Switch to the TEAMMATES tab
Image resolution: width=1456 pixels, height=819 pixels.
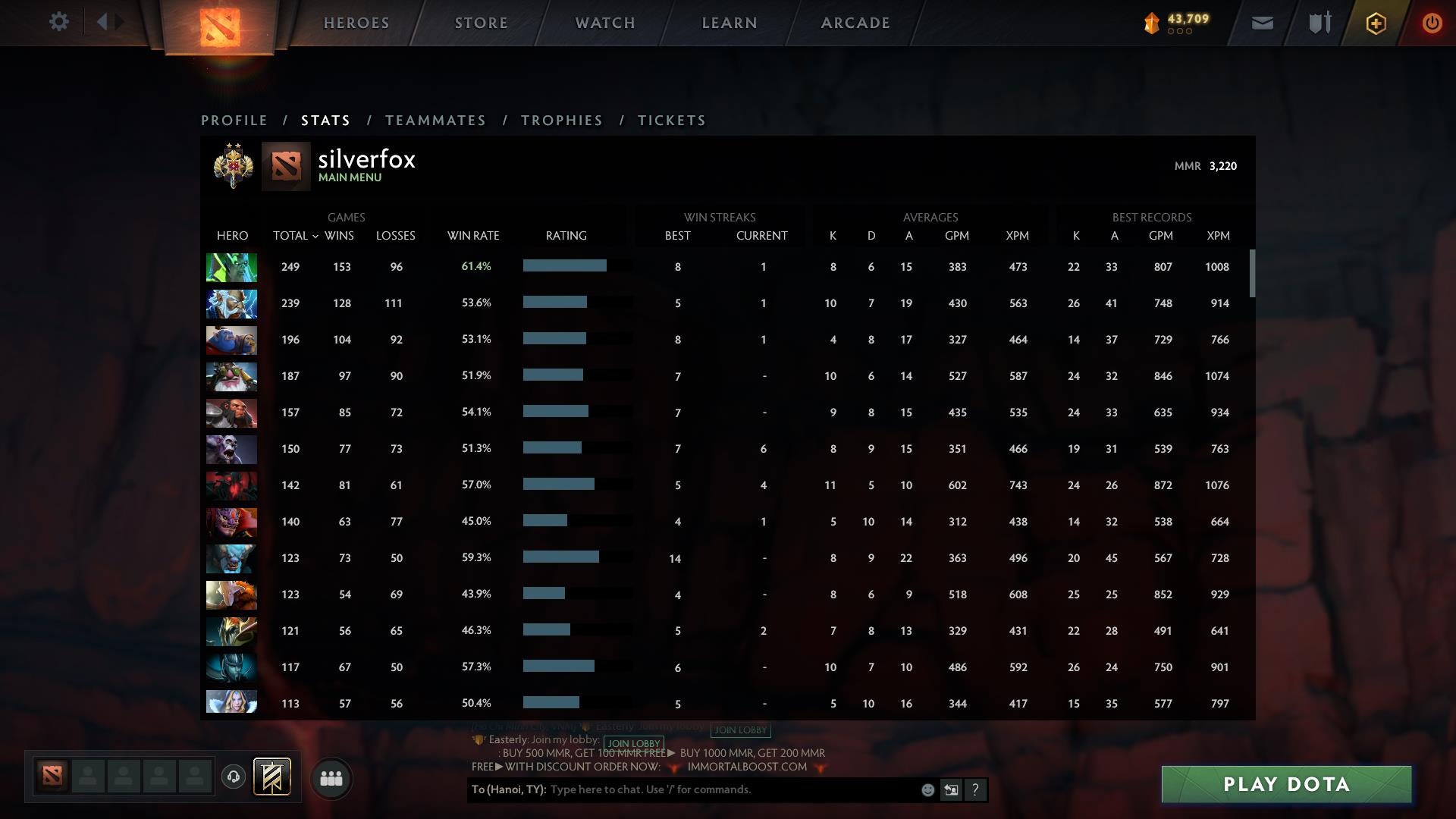(435, 120)
